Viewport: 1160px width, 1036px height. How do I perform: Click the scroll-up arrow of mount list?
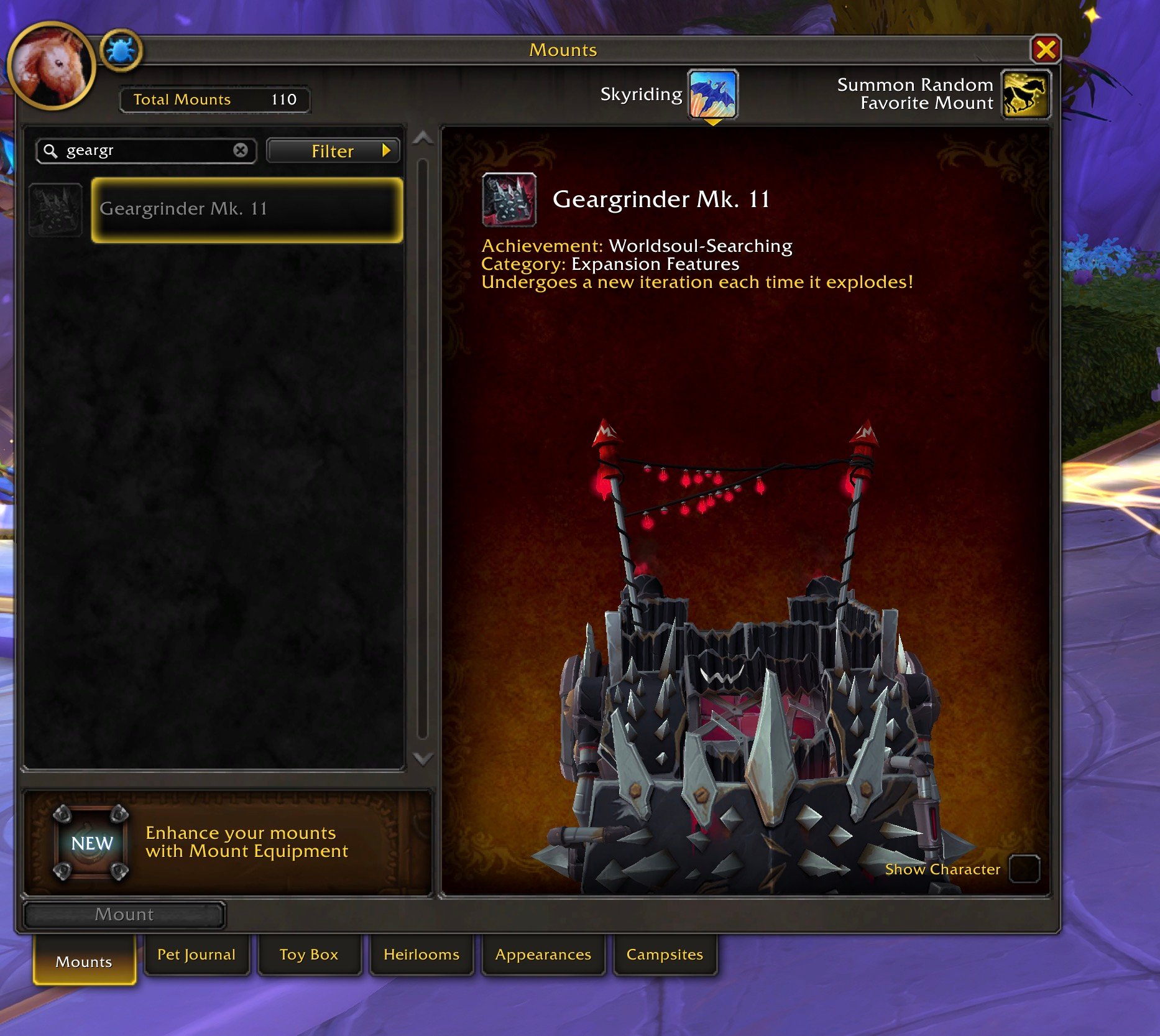pyautogui.click(x=423, y=138)
